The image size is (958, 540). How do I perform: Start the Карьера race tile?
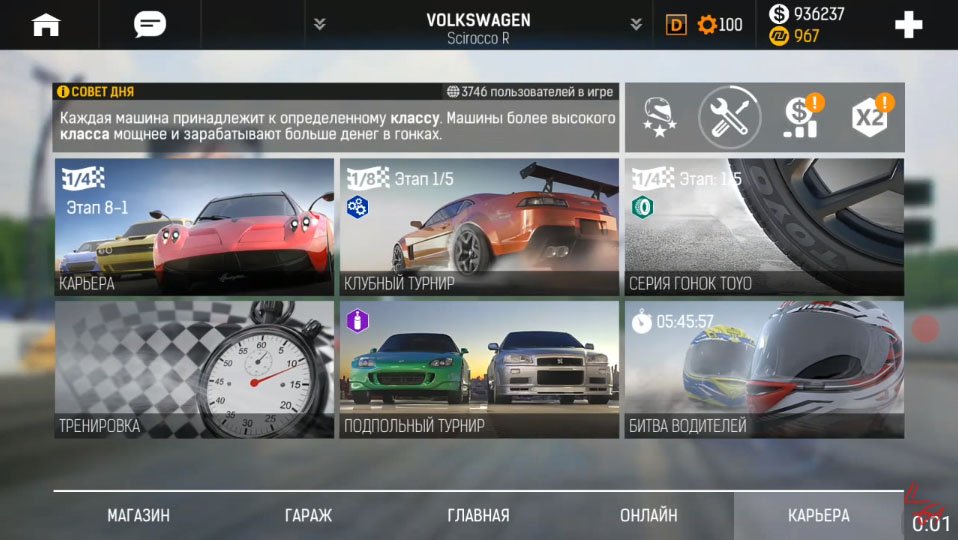coord(194,227)
